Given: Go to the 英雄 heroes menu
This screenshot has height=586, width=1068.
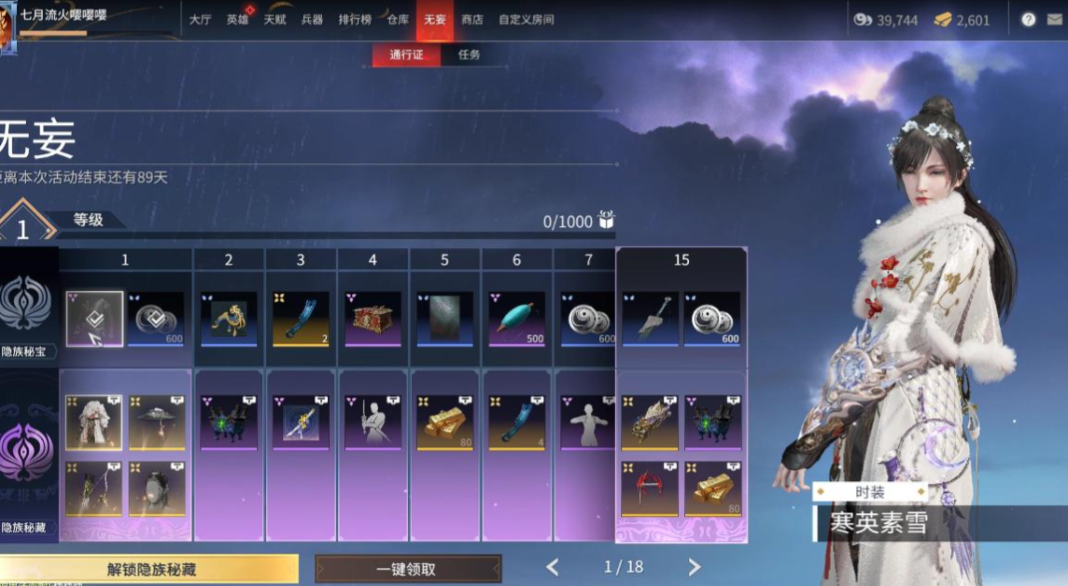Looking at the screenshot, I should tap(237, 19).
